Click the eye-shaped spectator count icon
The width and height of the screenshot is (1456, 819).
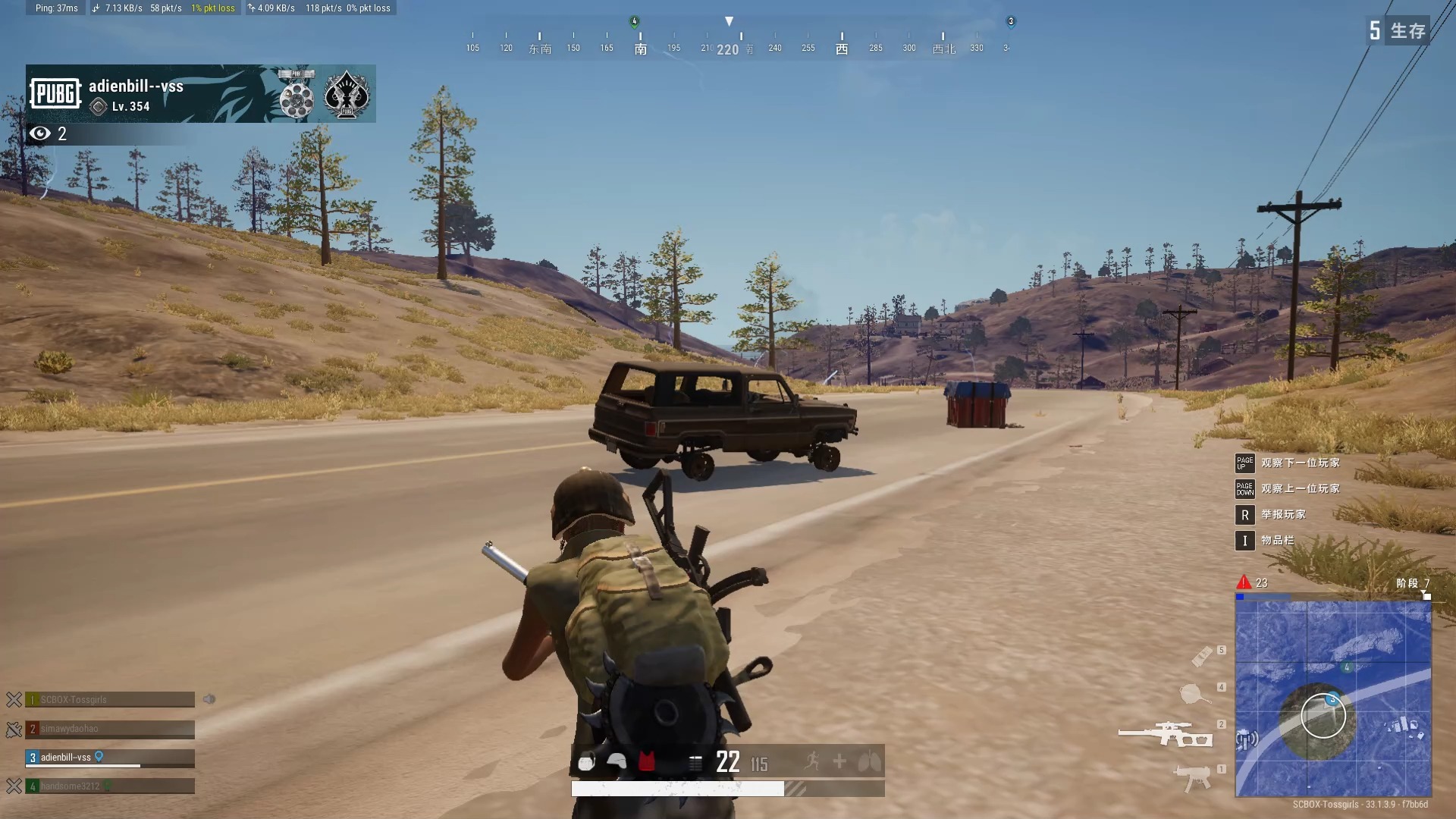[x=40, y=134]
